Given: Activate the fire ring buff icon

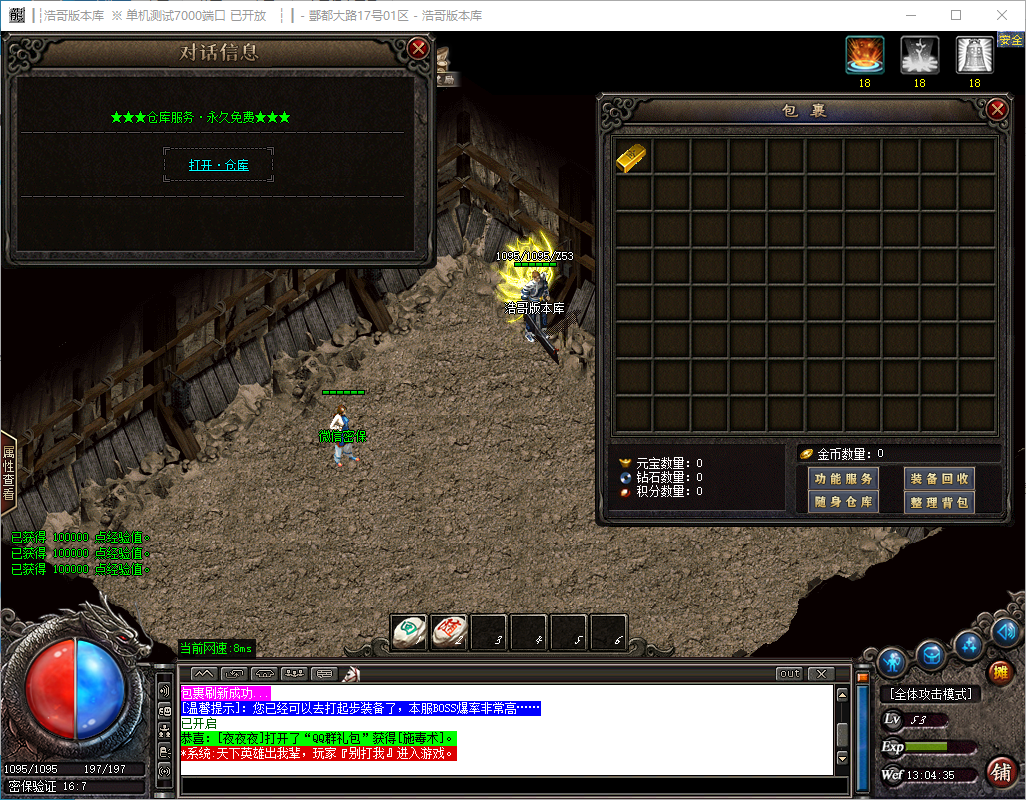Looking at the screenshot, I should click(x=864, y=56).
